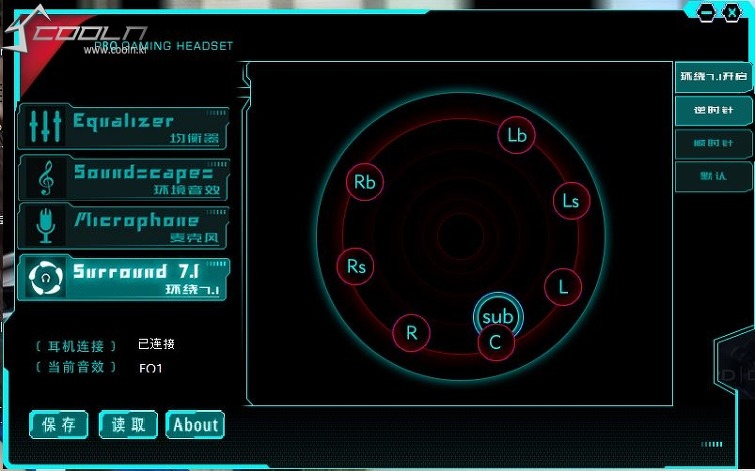Reset with the 默认 default button
The height and width of the screenshot is (471, 755).
coord(713,176)
